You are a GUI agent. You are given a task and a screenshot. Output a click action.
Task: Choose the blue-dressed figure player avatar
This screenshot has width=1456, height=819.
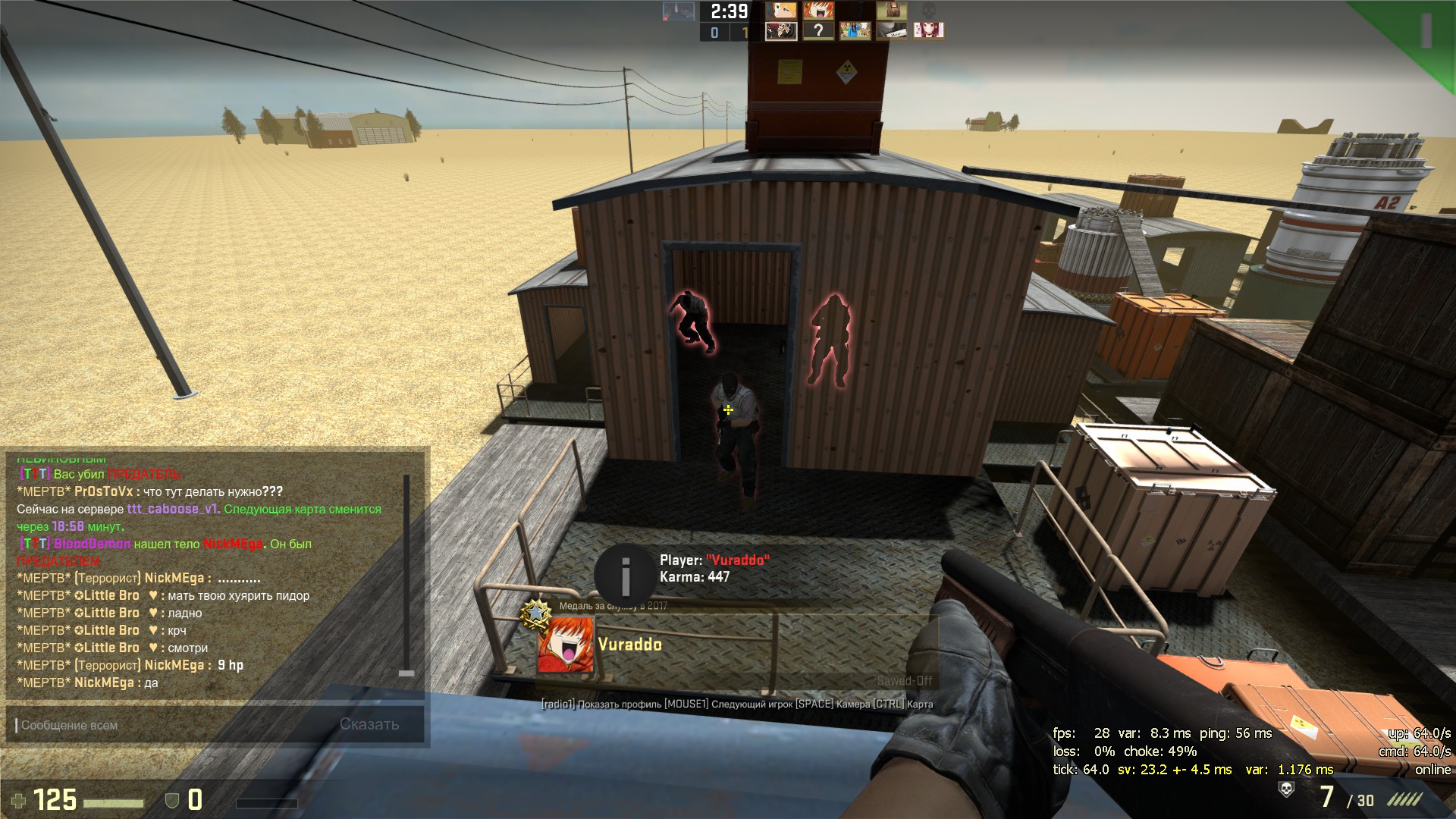(x=855, y=30)
